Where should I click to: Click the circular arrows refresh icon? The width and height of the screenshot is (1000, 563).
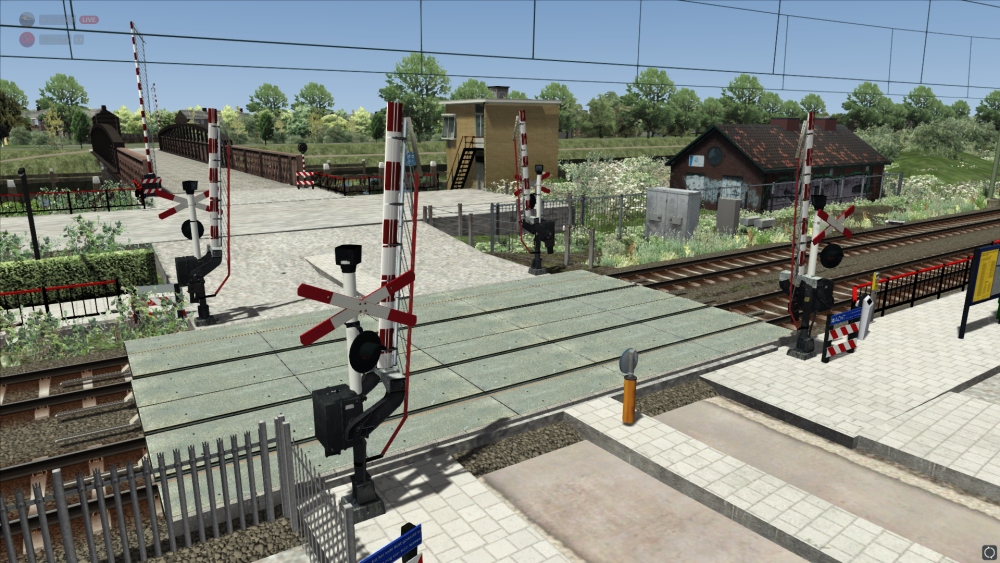pyautogui.click(x=989, y=551)
